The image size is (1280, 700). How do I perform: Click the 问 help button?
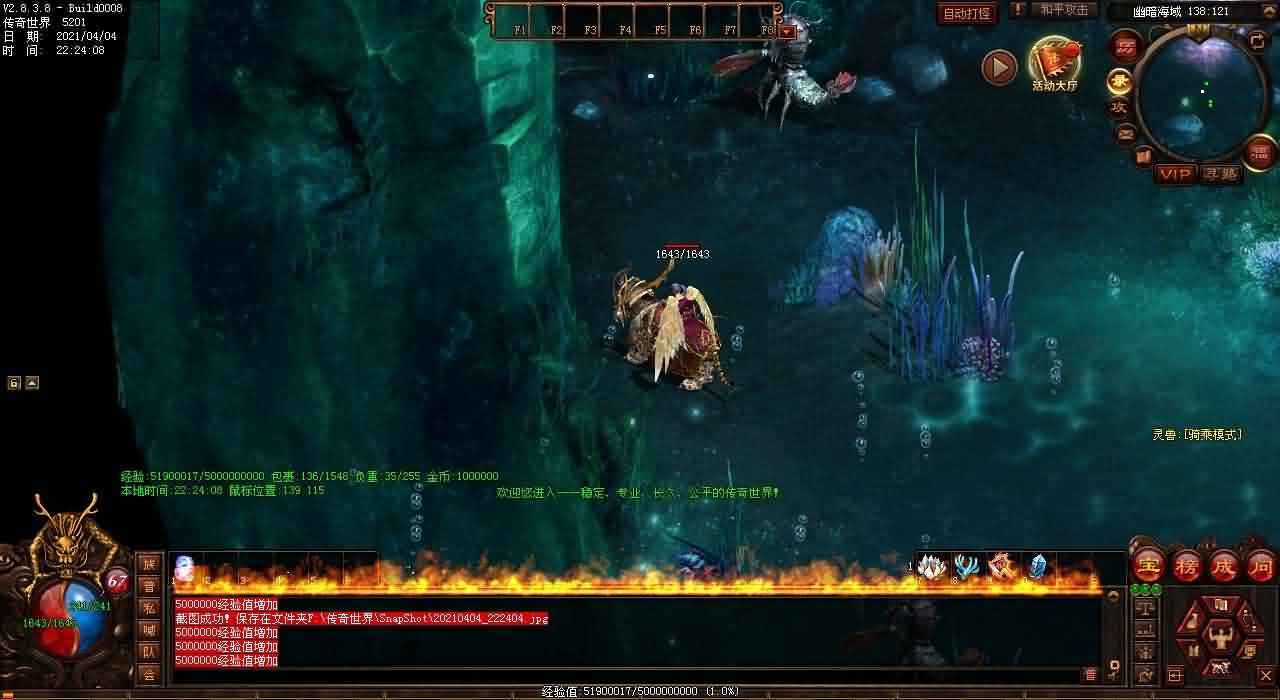tap(1261, 566)
